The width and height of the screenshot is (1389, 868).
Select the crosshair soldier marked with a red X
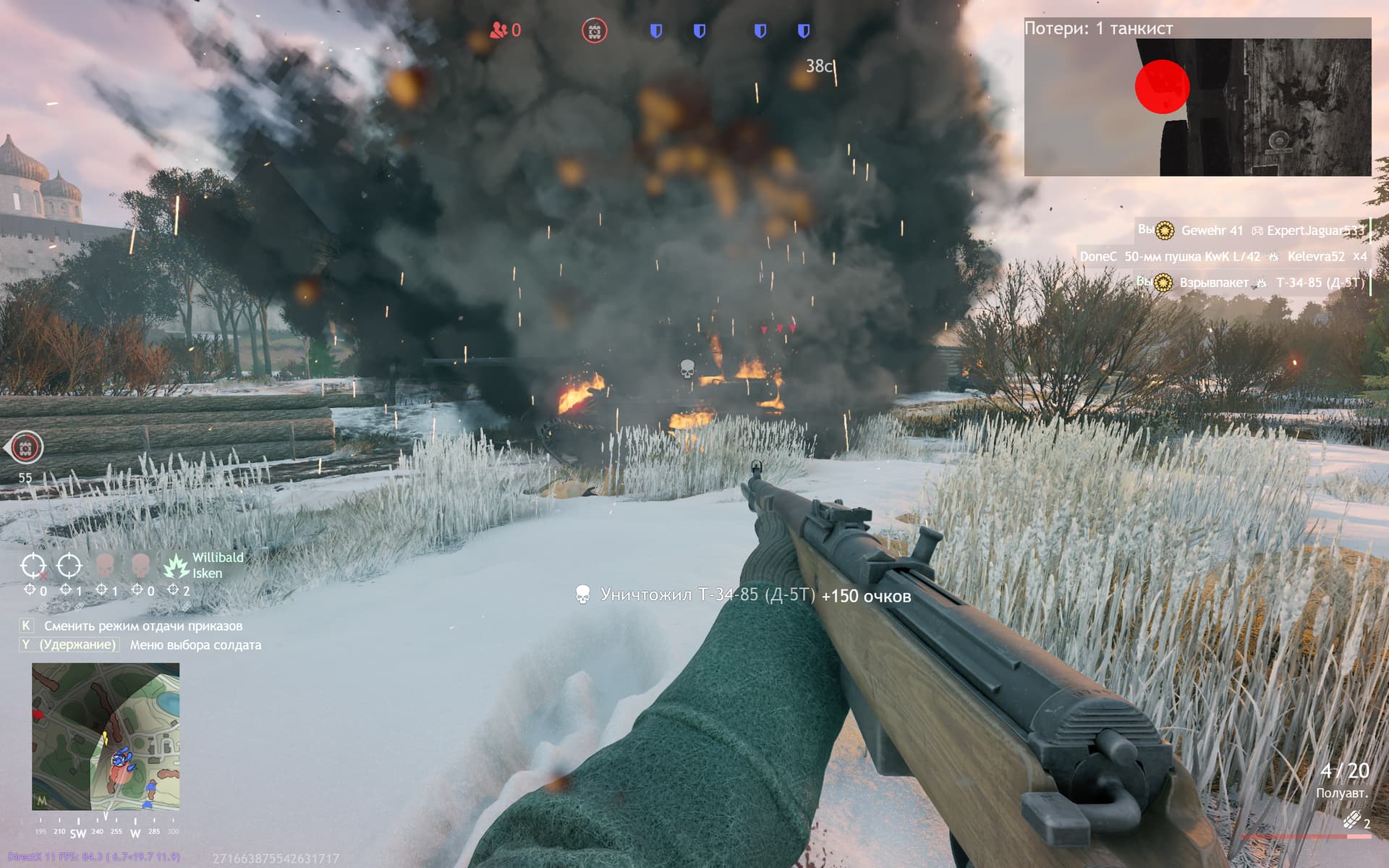tap(33, 566)
